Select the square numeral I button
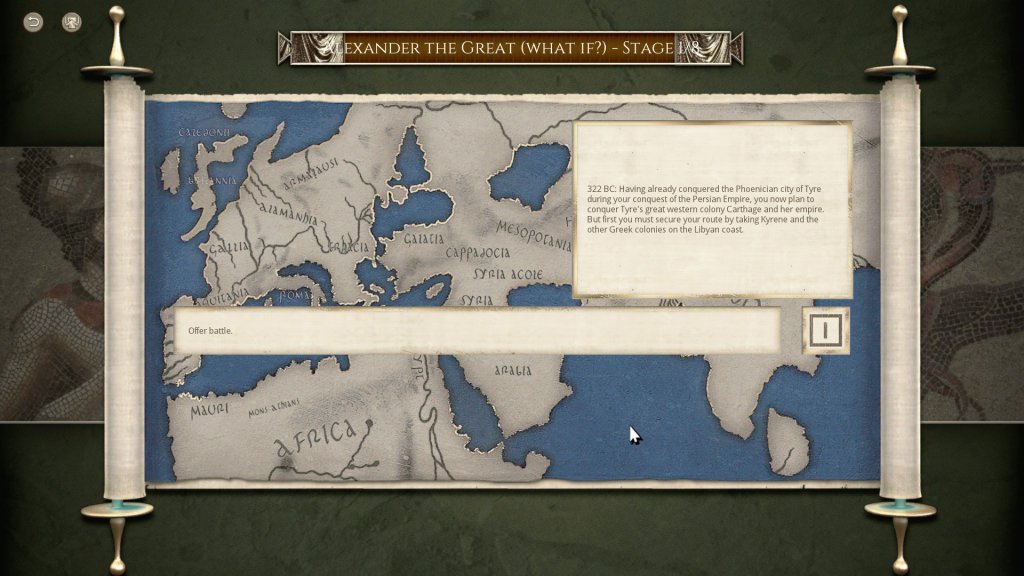The image size is (1024, 576). (825, 330)
